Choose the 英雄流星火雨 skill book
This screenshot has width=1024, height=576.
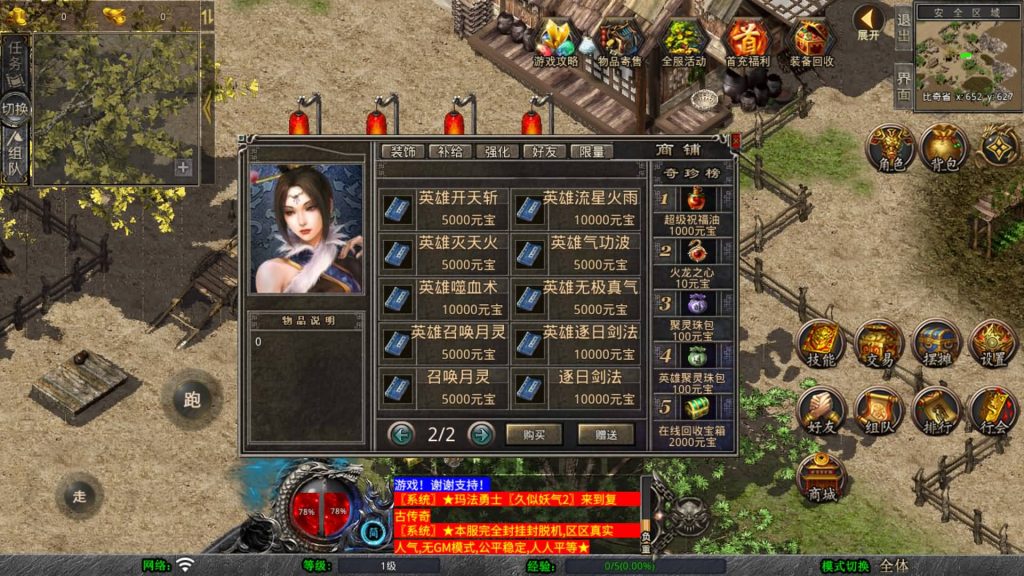[575, 209]
